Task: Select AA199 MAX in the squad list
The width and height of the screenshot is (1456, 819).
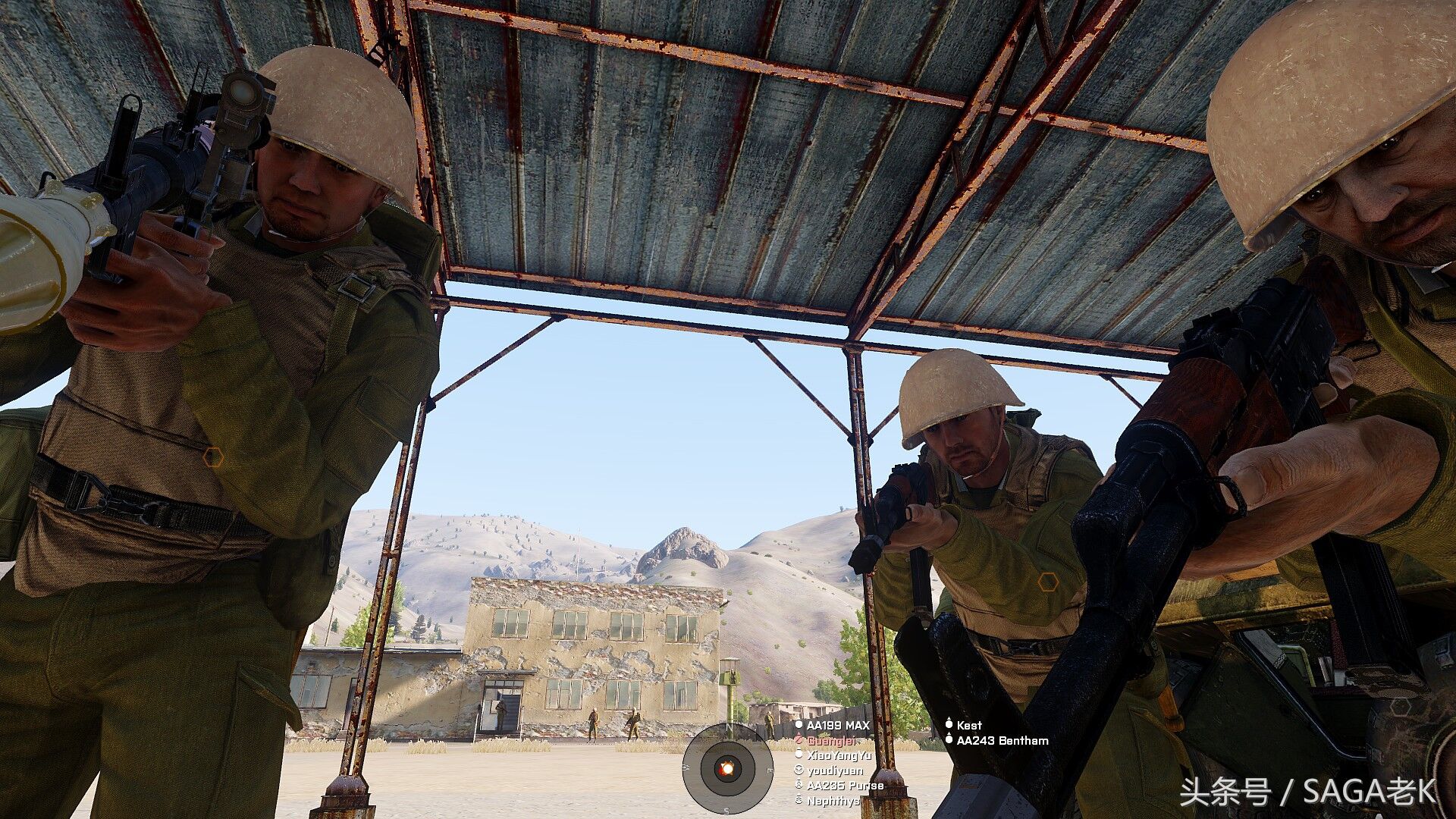Action: coord(837,726)
